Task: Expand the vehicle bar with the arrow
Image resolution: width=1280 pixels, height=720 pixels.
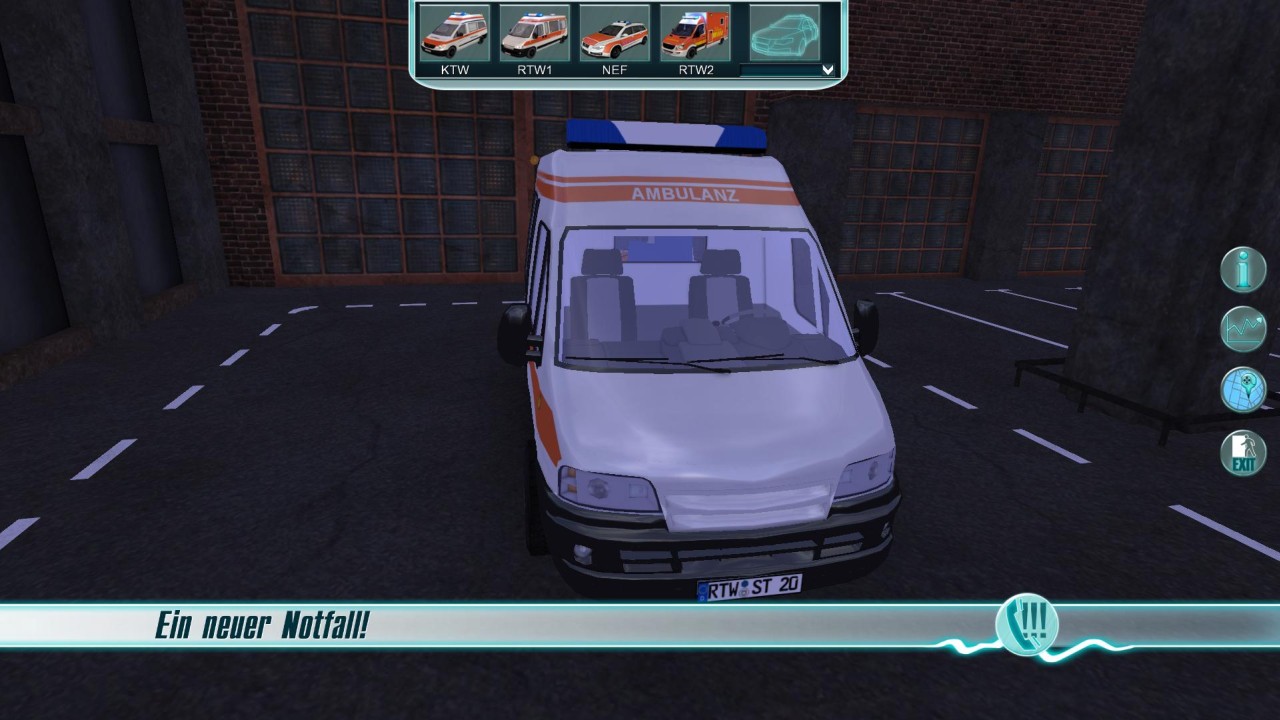Action: (x=827, y=69)
